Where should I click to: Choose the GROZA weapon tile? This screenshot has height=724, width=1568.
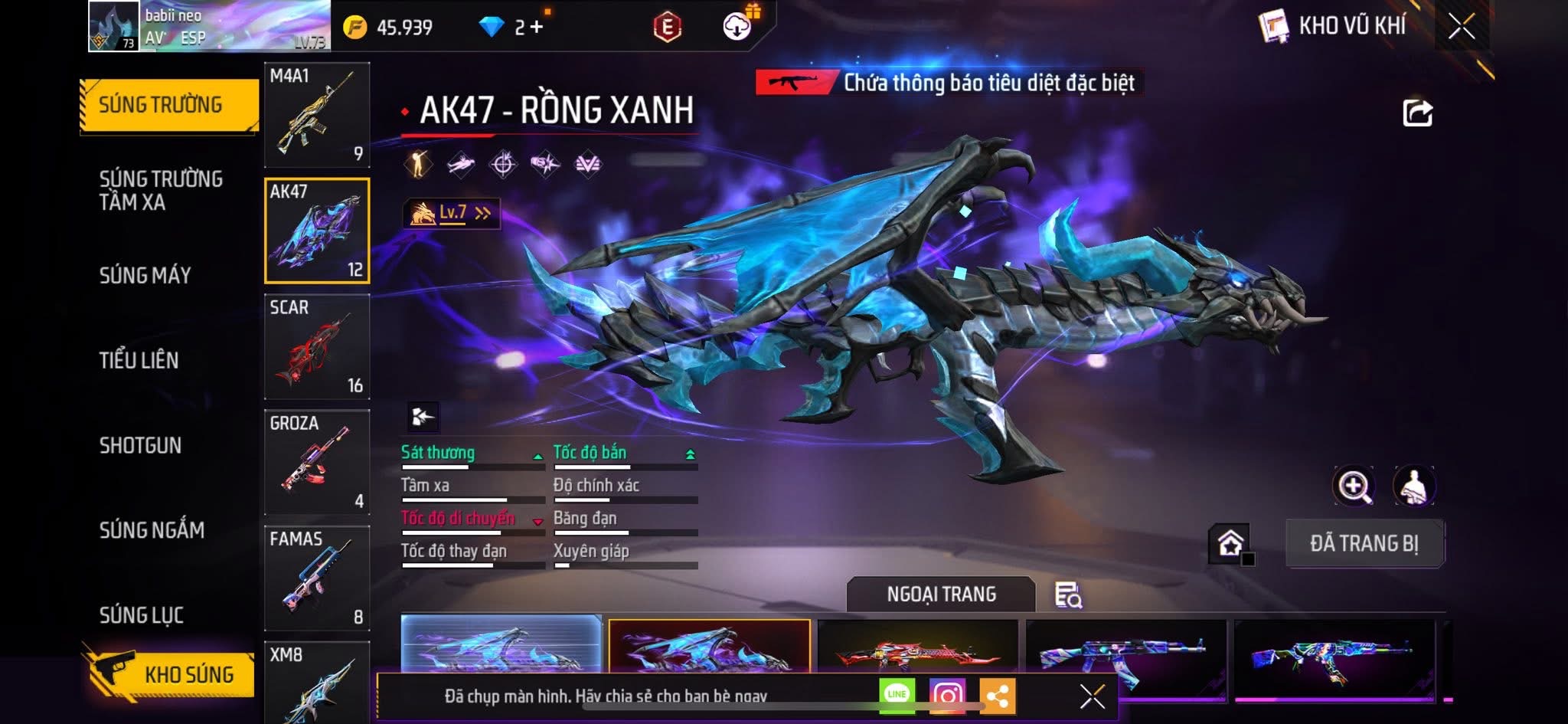click(317, 462)
